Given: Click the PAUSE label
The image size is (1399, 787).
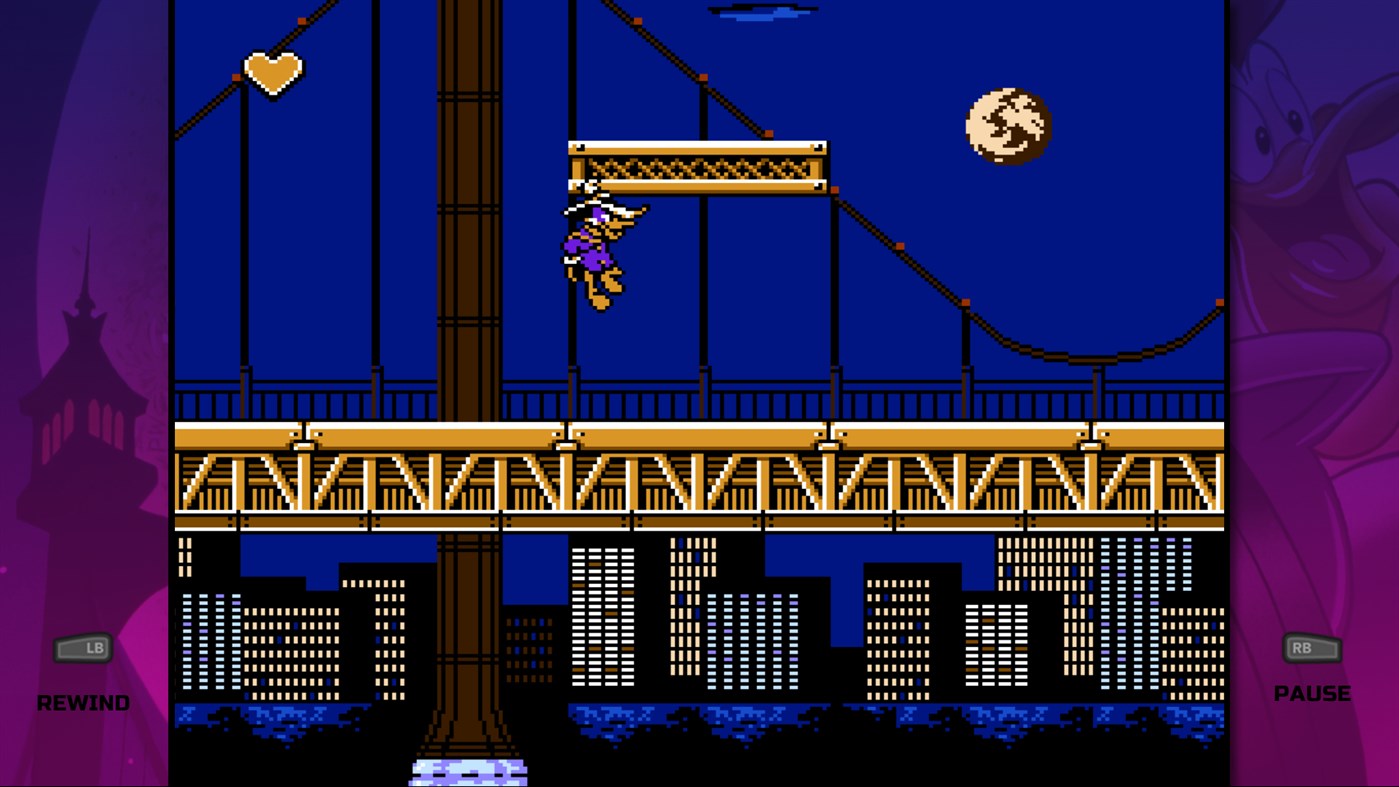Looking at the screenshot, I should 1313,692.
